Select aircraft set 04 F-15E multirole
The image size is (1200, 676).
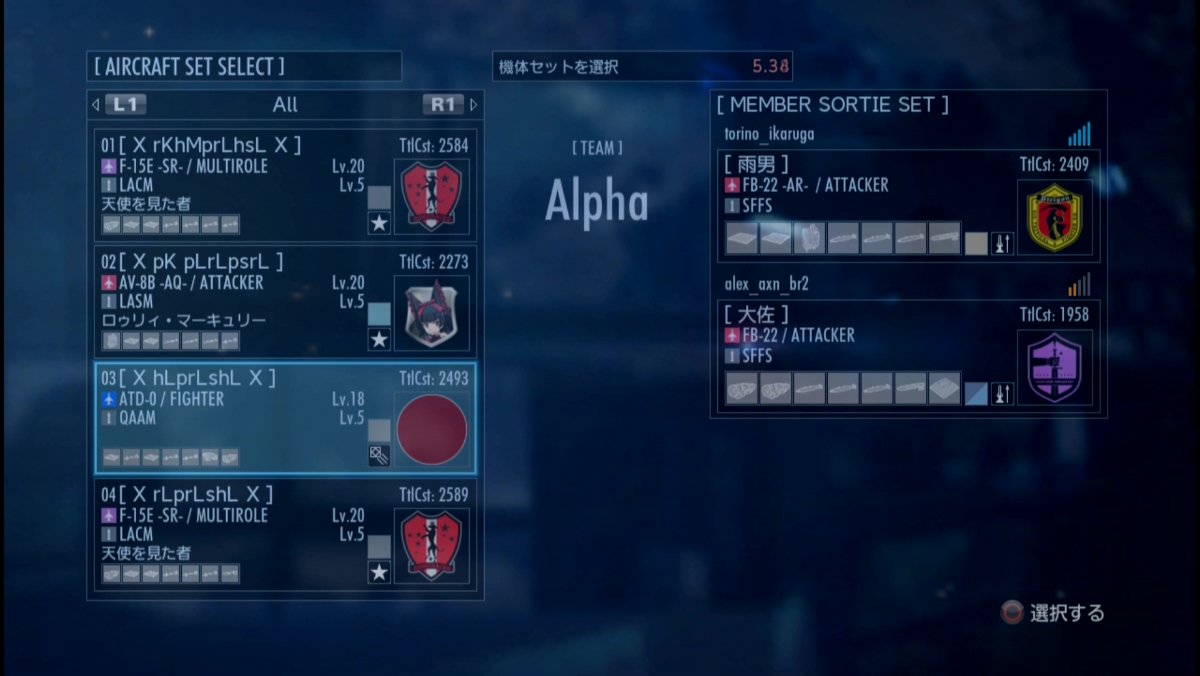tap(240, 535)
